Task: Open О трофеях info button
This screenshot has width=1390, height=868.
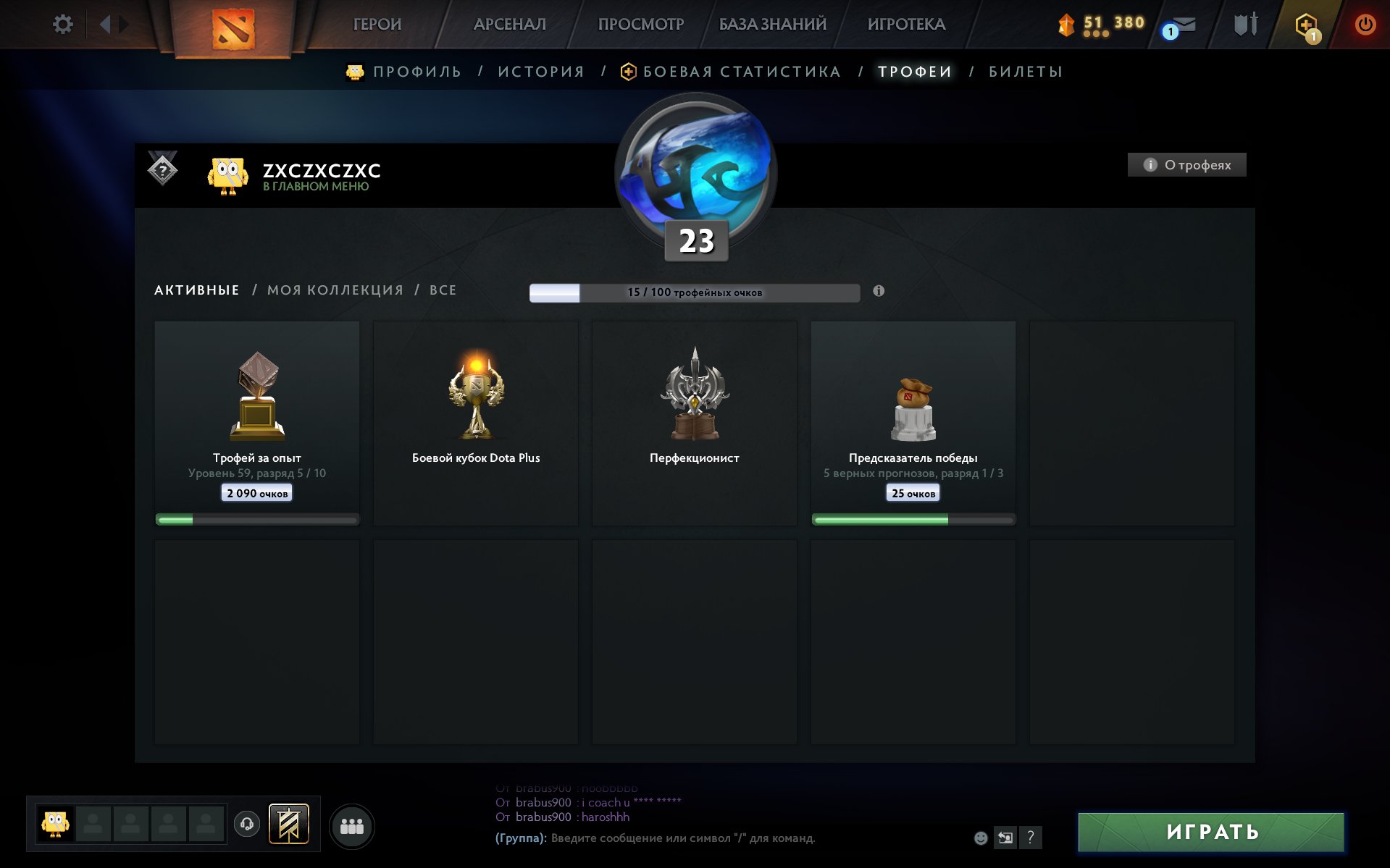Action: pos(1186,165)
